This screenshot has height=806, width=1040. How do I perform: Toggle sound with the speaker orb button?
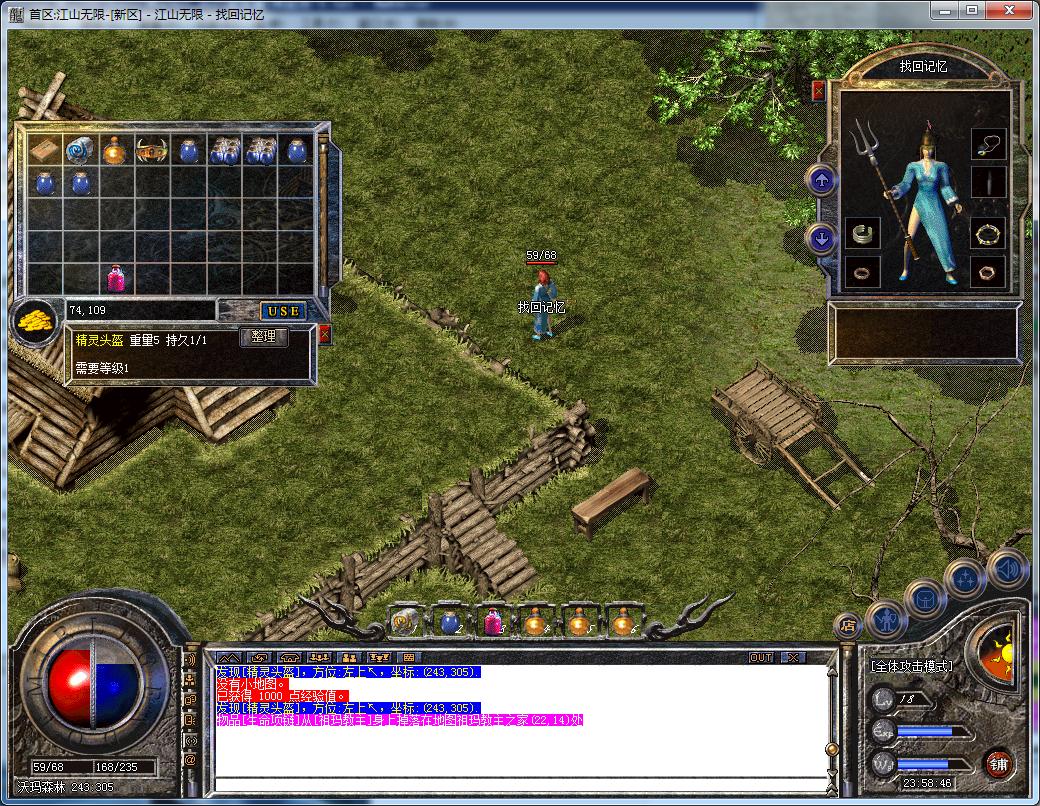tap(1007, 568)
